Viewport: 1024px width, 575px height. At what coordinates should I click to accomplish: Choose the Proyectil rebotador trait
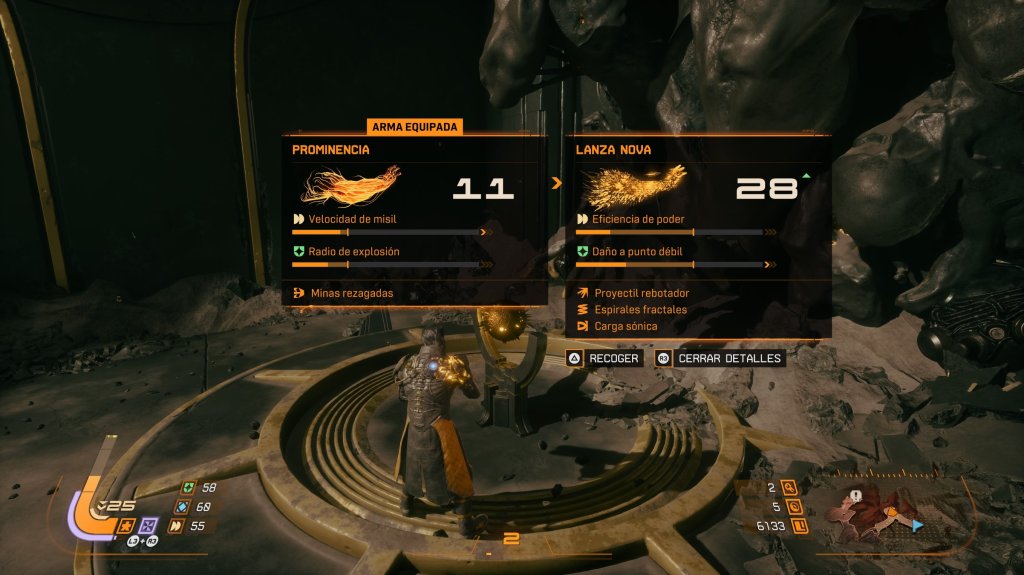[x=641, y=293]
